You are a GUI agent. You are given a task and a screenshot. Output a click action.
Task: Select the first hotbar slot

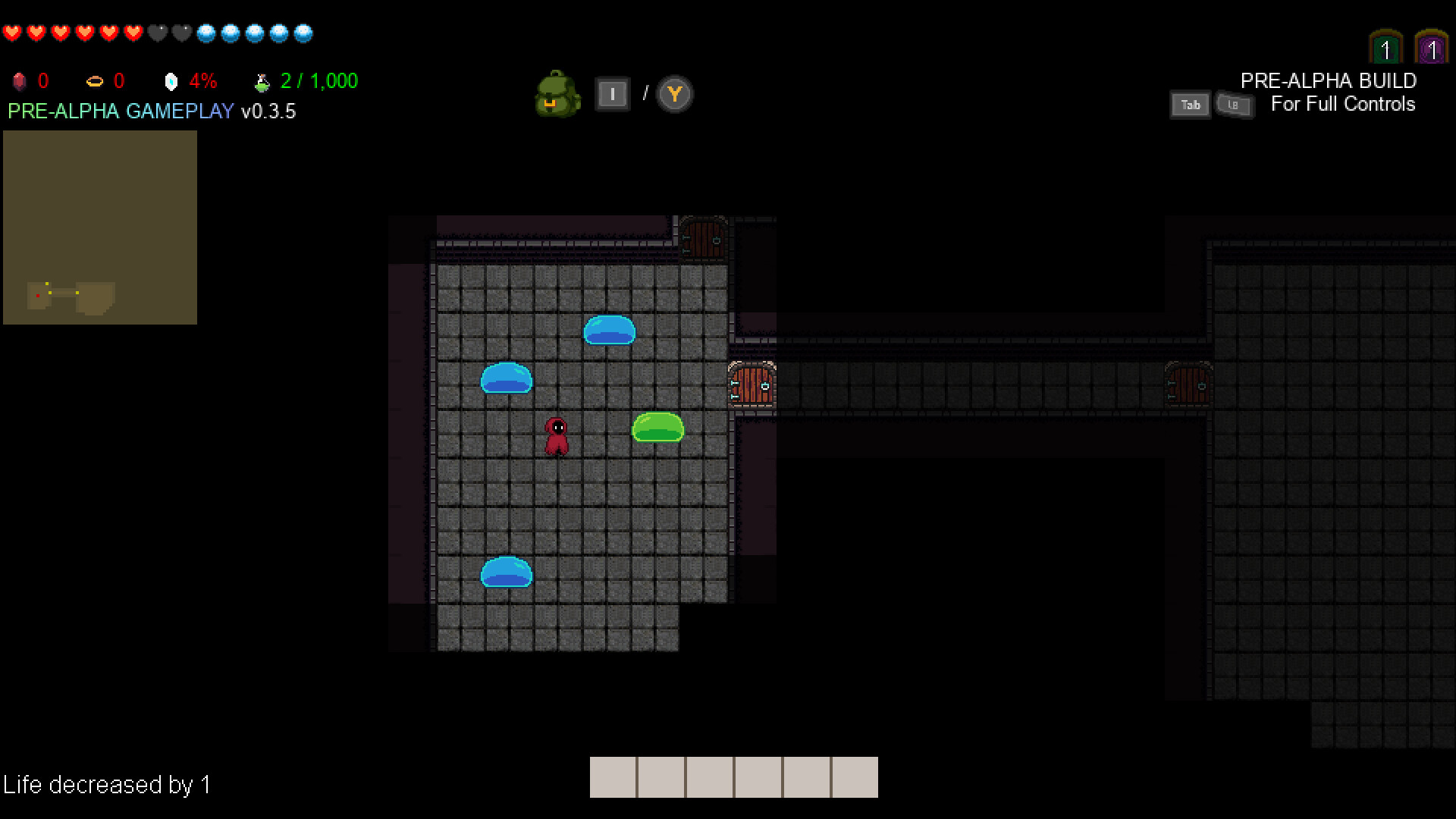tap(614, 777)
